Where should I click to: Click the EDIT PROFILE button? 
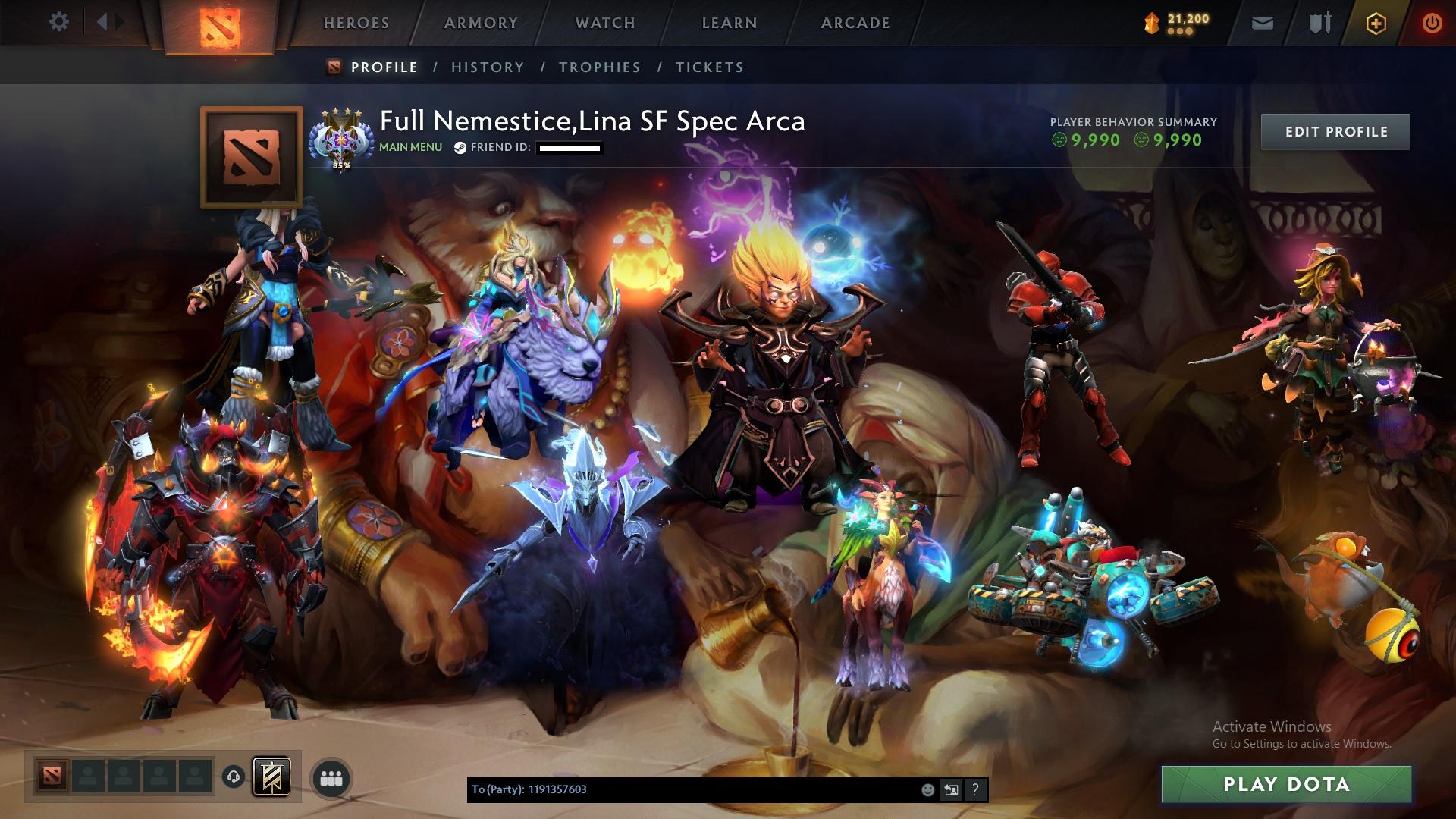tap(1335, 131)
